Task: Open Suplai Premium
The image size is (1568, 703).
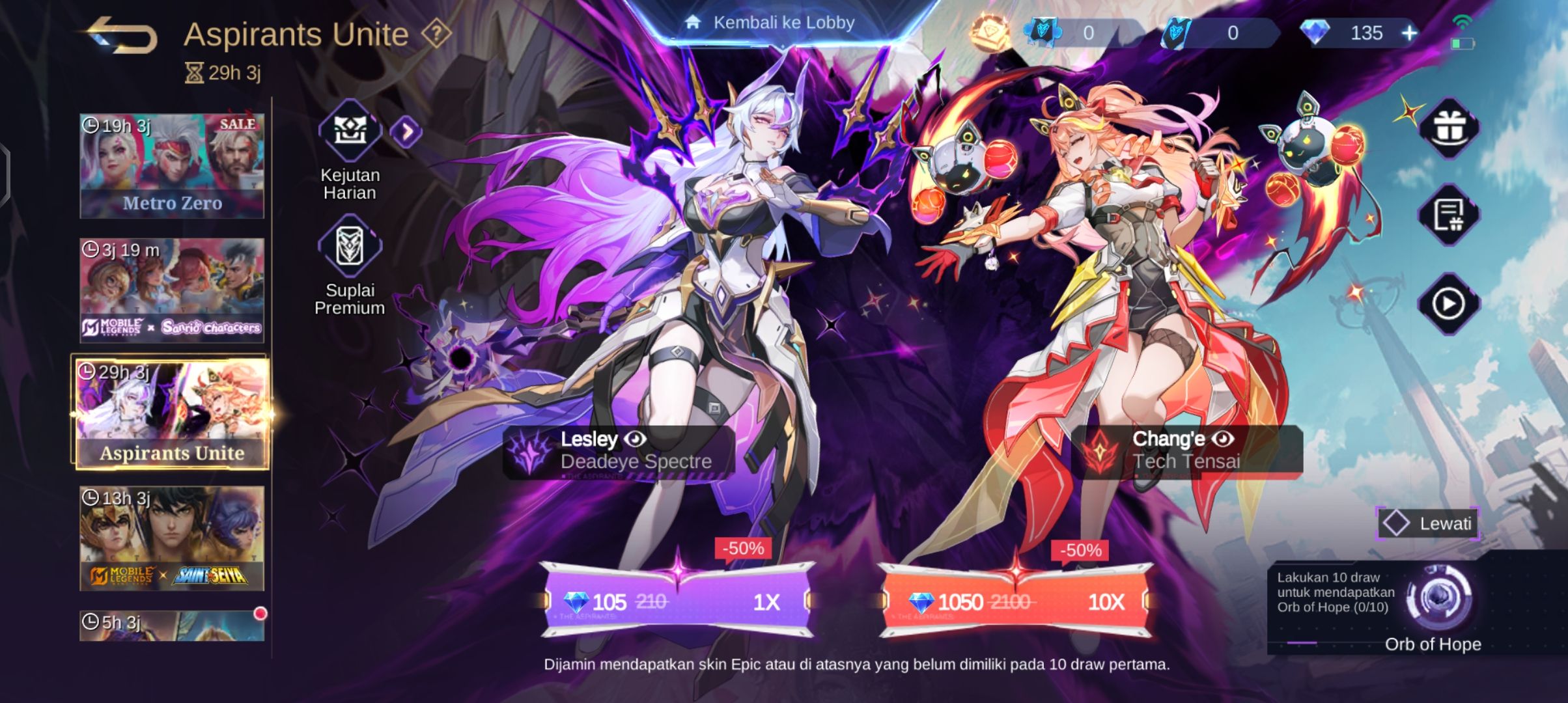Action: point(350,247)
